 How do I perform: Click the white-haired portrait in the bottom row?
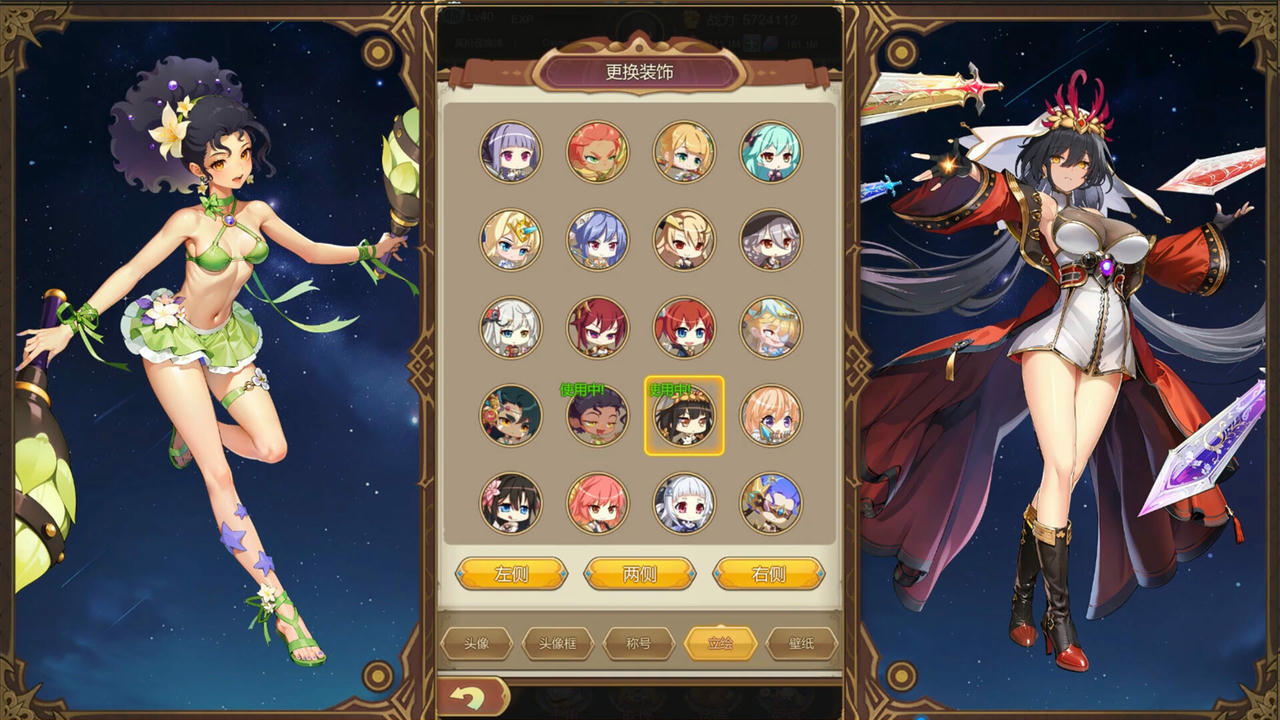[684, 504]
